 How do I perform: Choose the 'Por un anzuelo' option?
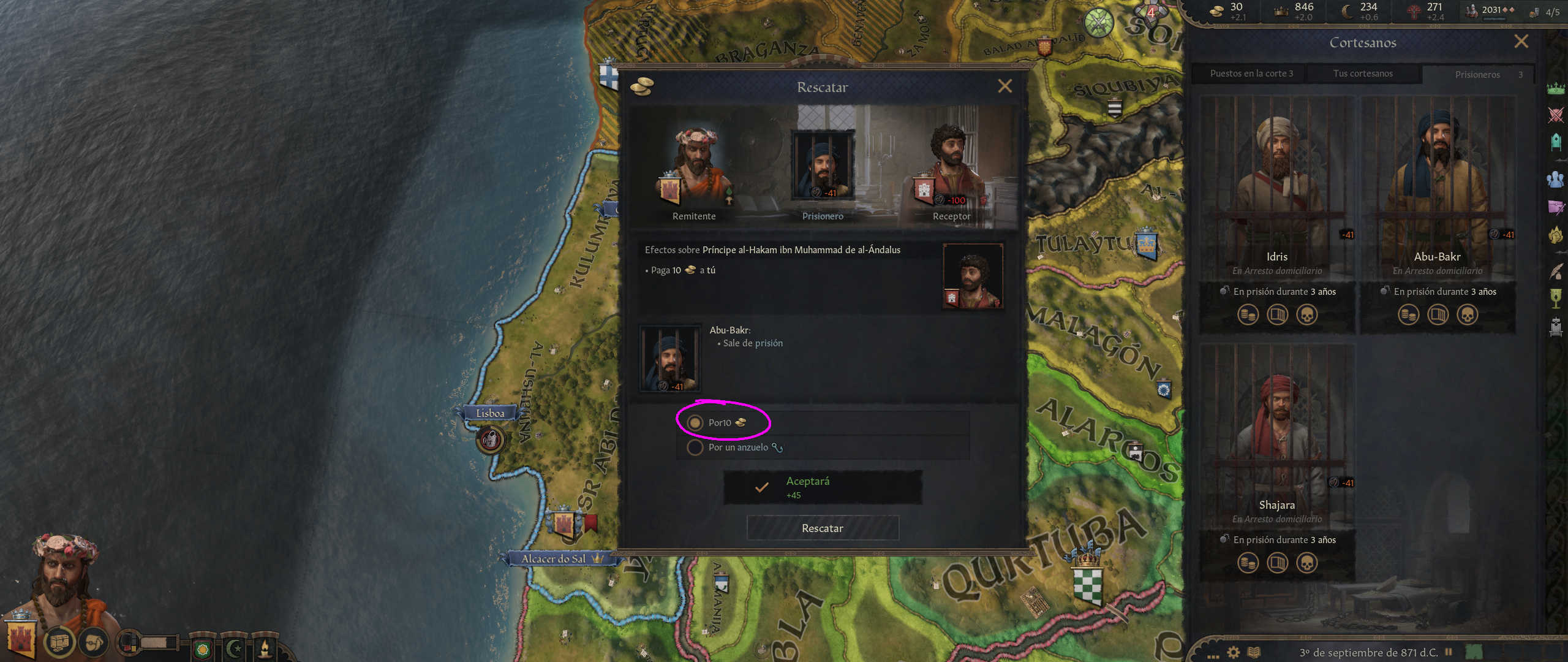695,447
